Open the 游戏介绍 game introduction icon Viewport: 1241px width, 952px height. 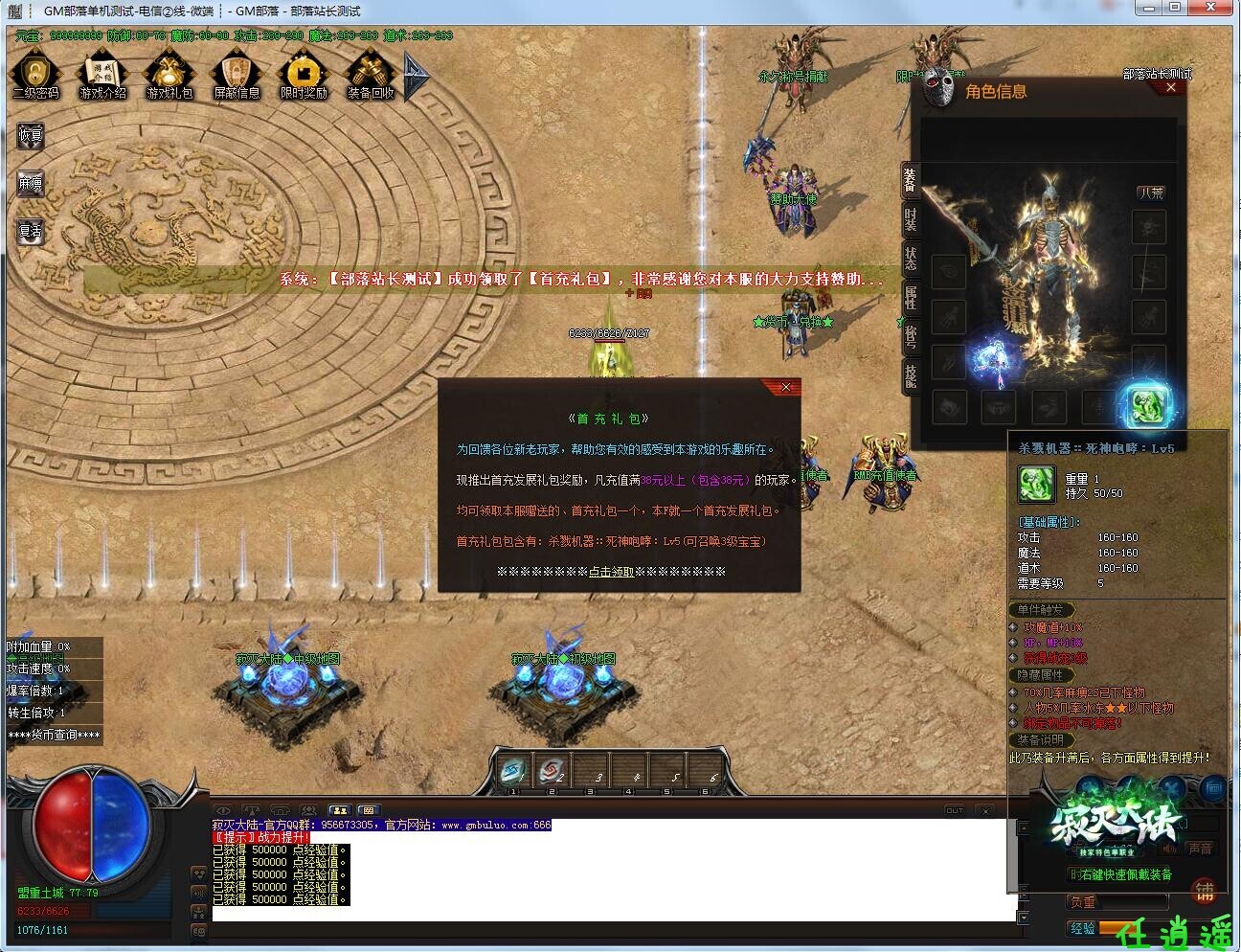click(x=102, y=74)
